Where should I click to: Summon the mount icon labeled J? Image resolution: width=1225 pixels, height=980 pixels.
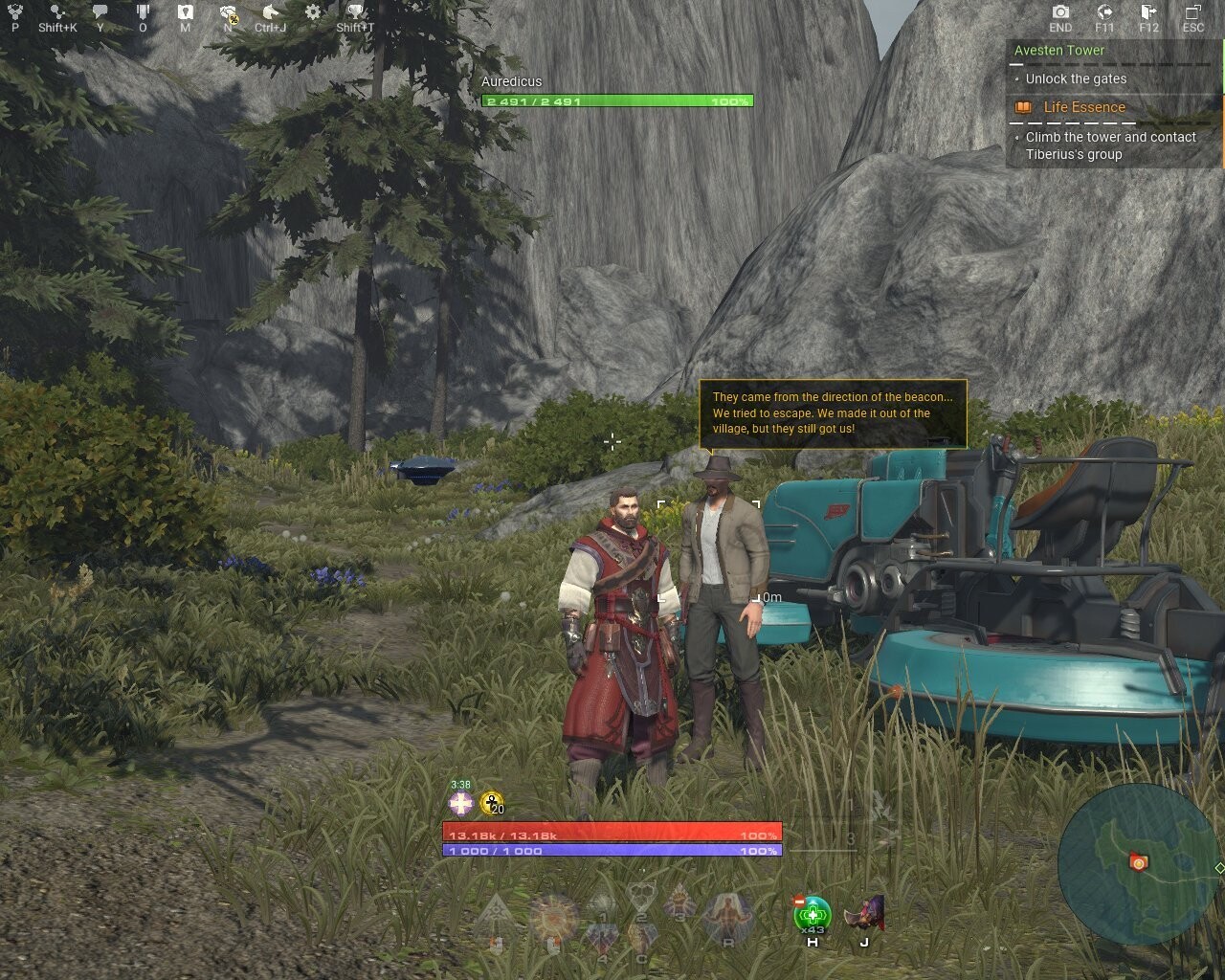[x=864, y=914]
